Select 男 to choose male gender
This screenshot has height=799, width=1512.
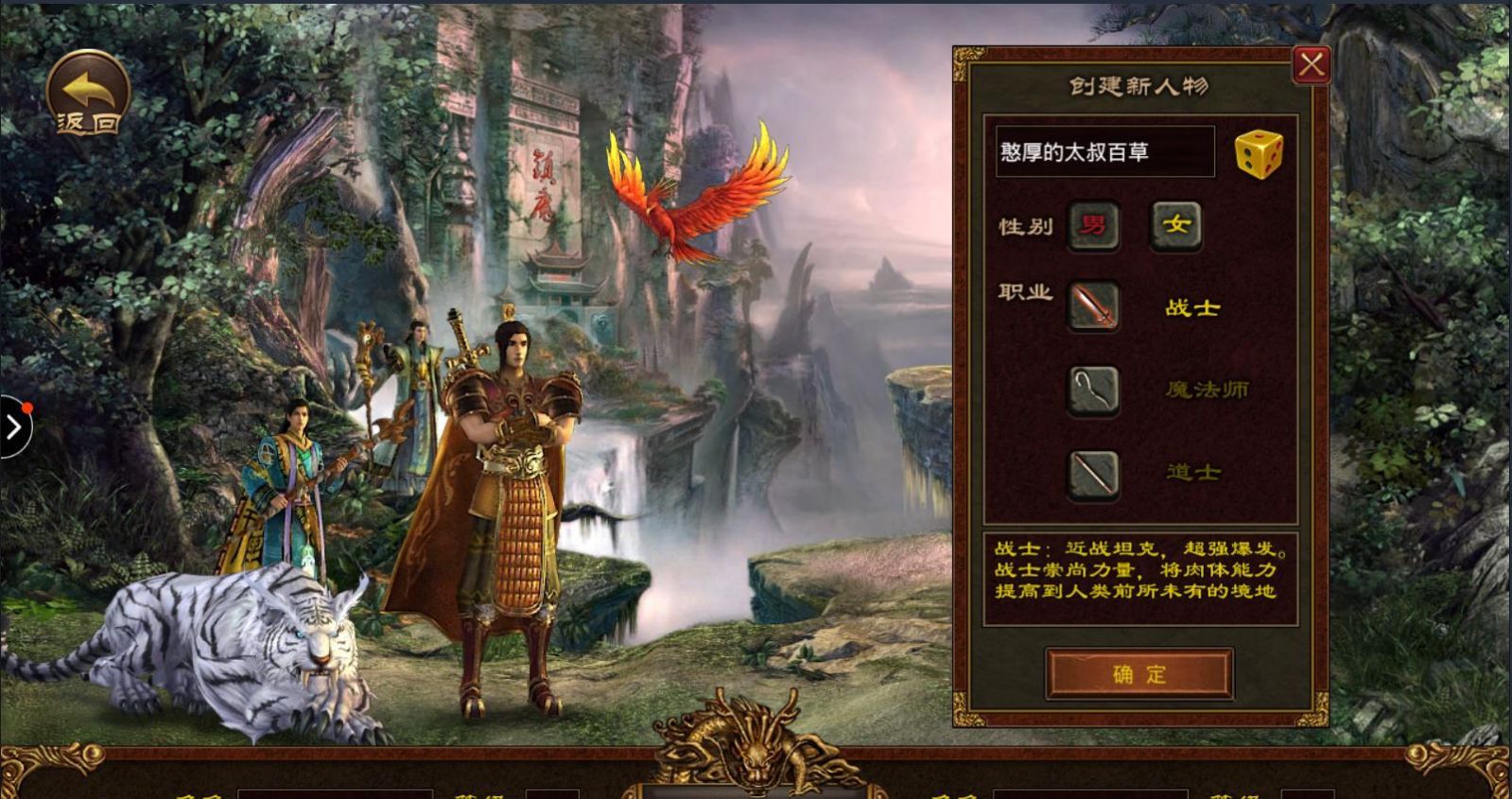tap(1093, 226)
